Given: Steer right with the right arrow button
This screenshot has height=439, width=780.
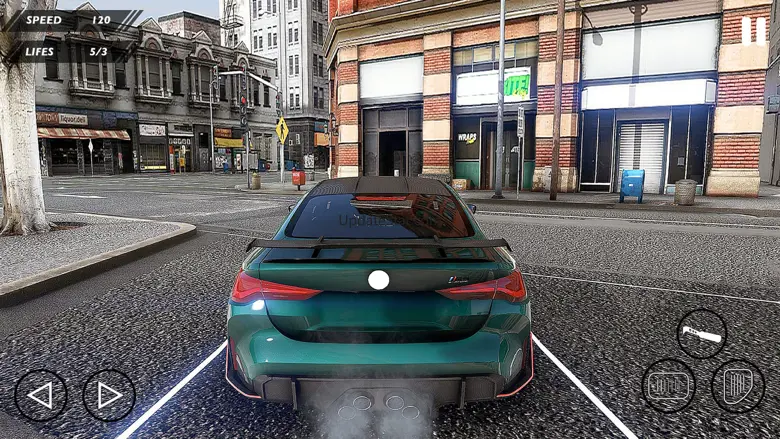Looking at the screenshot, I should click(109, 395).
